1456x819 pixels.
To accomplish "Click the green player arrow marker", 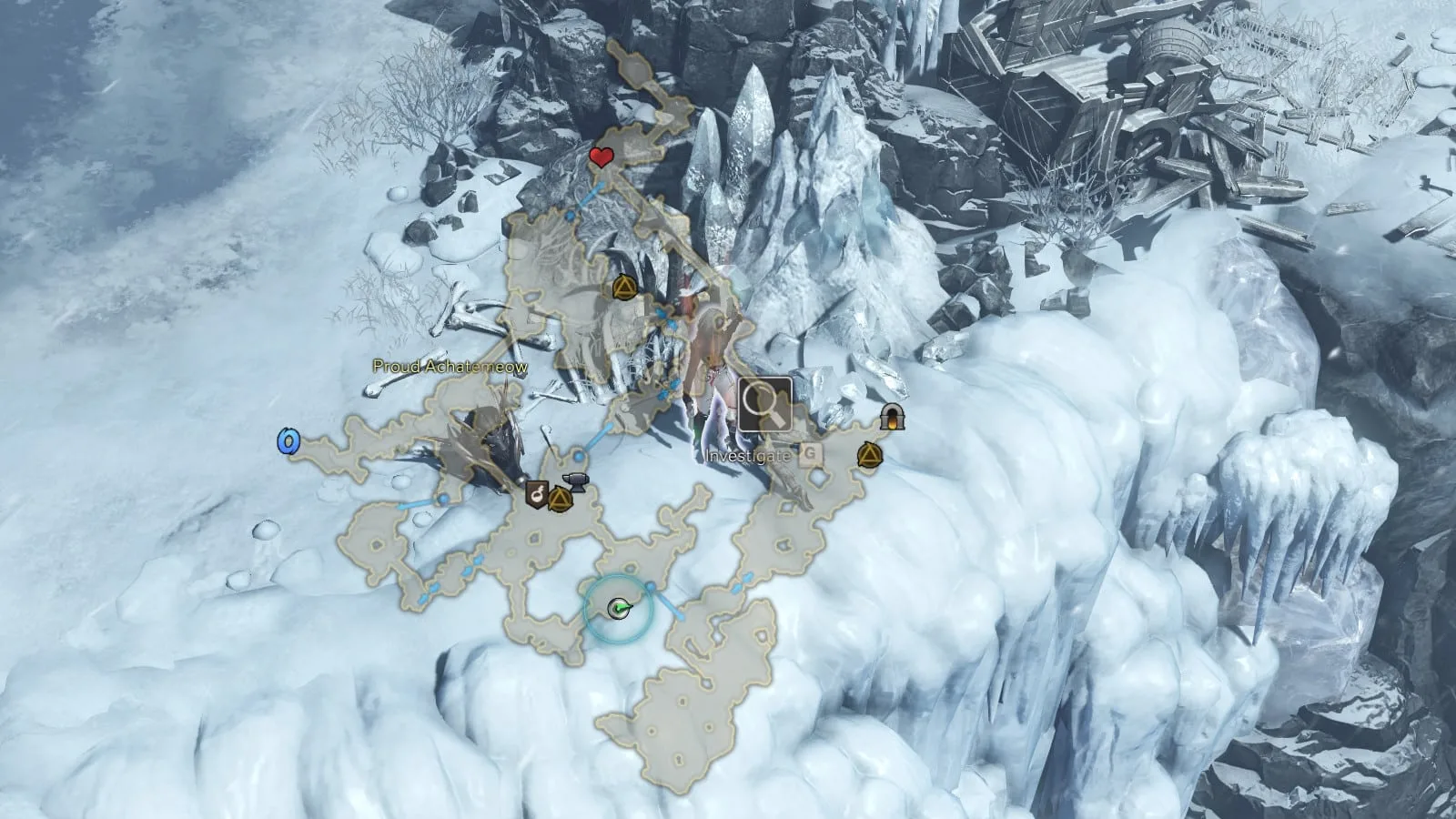I will 620,608.
